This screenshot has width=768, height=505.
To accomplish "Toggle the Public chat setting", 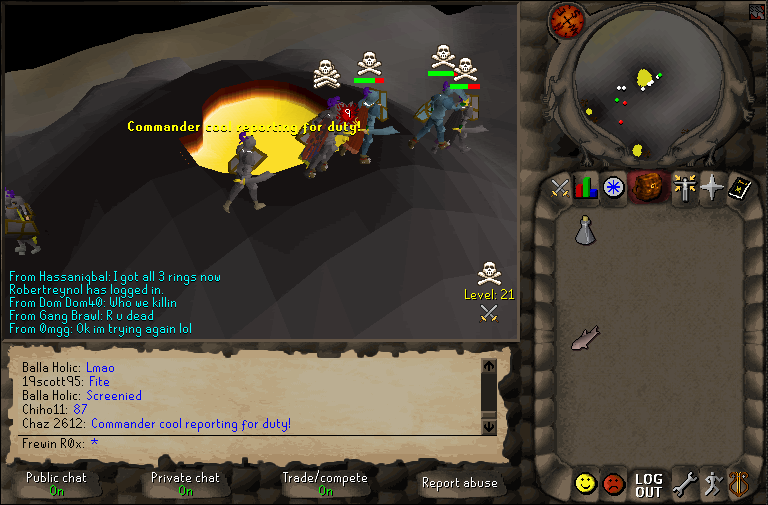I will click(x=57, y=484).
